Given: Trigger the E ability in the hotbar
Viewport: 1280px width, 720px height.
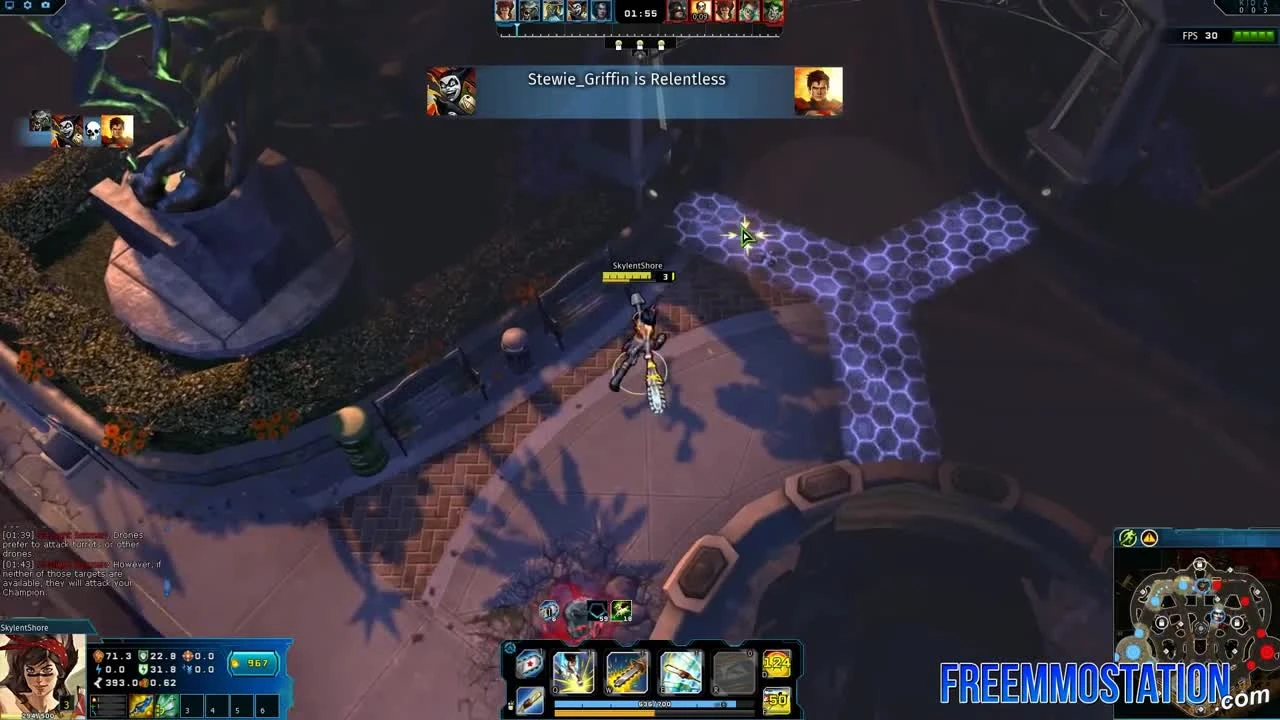Looking at the screenshot, I should pyautogui.click(x=682, y=670).
